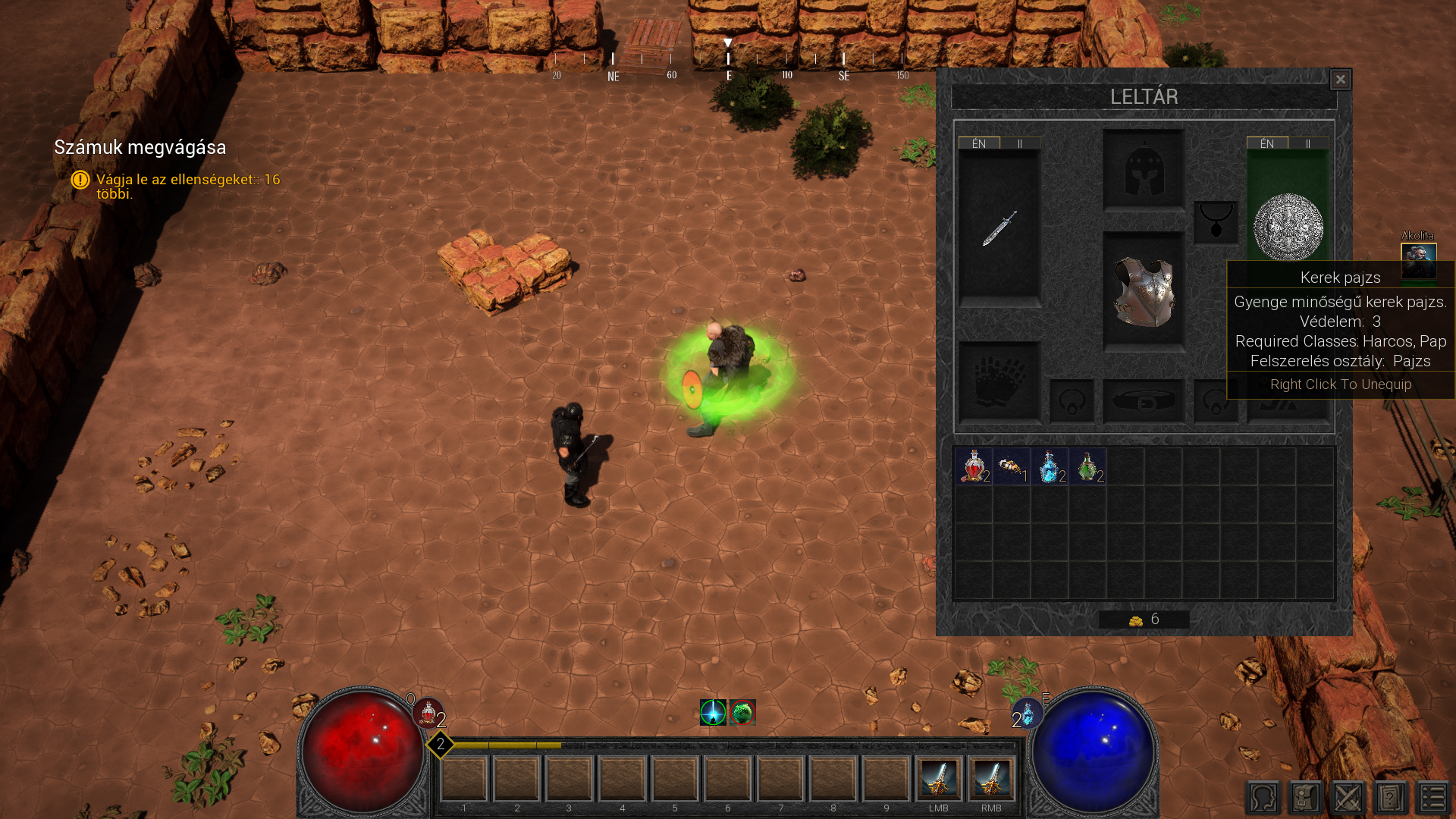Open the crossed swords skills menu
The width and height of the screenshot is (1456, 819).
[1348, 798]
